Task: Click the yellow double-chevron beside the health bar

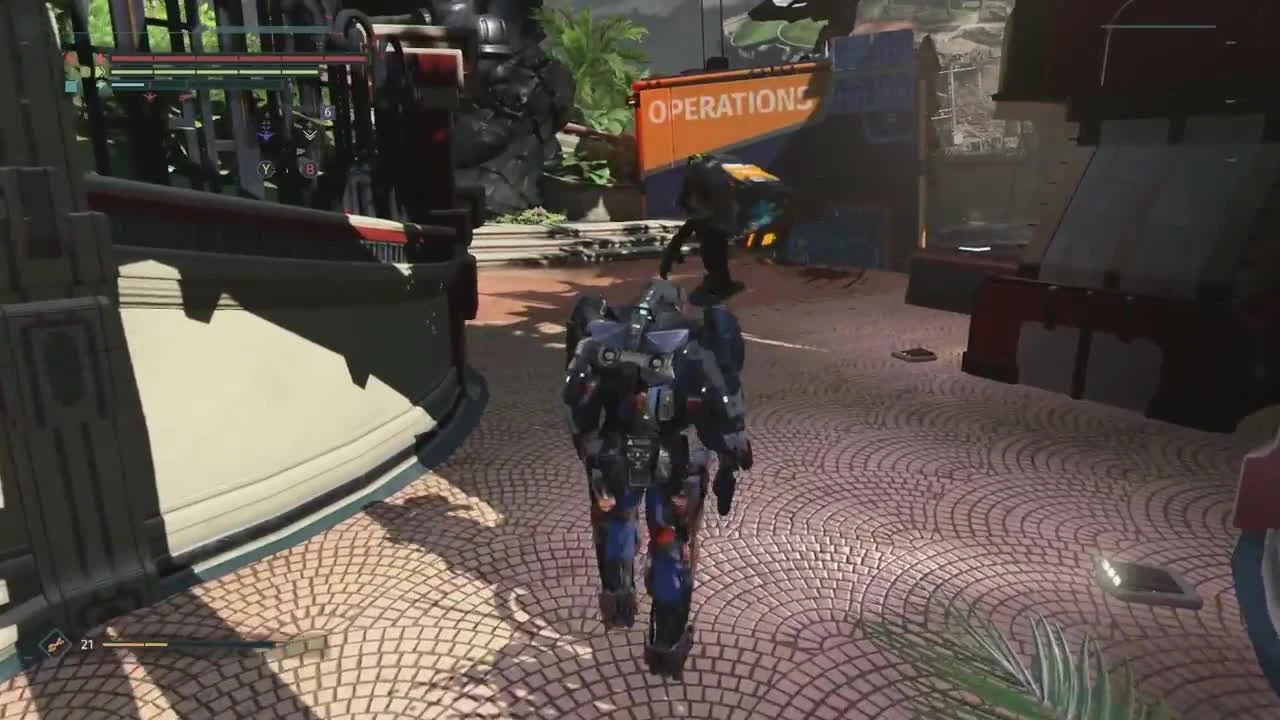Action: (100, 71)
